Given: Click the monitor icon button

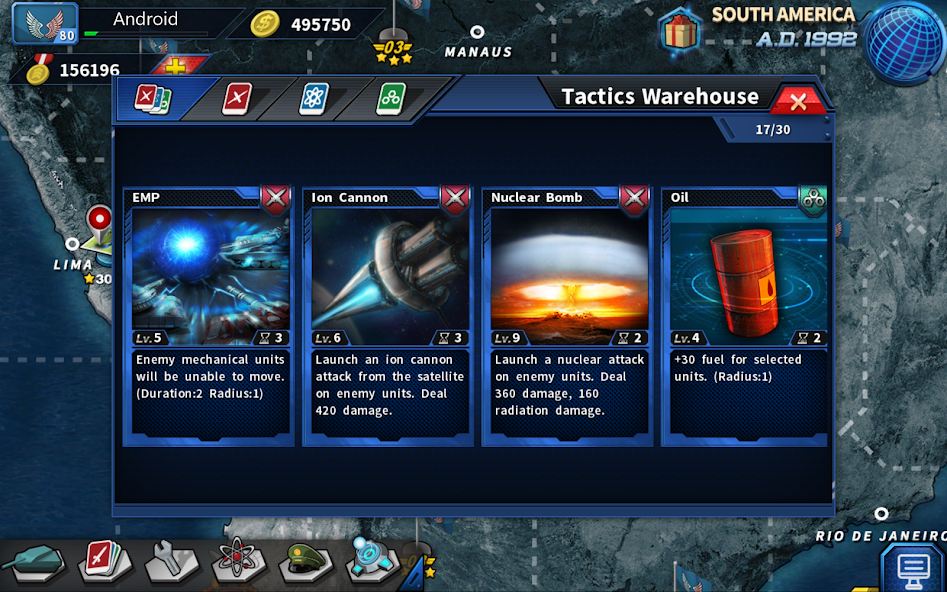Looking at the screenshot, I should 913,568.
